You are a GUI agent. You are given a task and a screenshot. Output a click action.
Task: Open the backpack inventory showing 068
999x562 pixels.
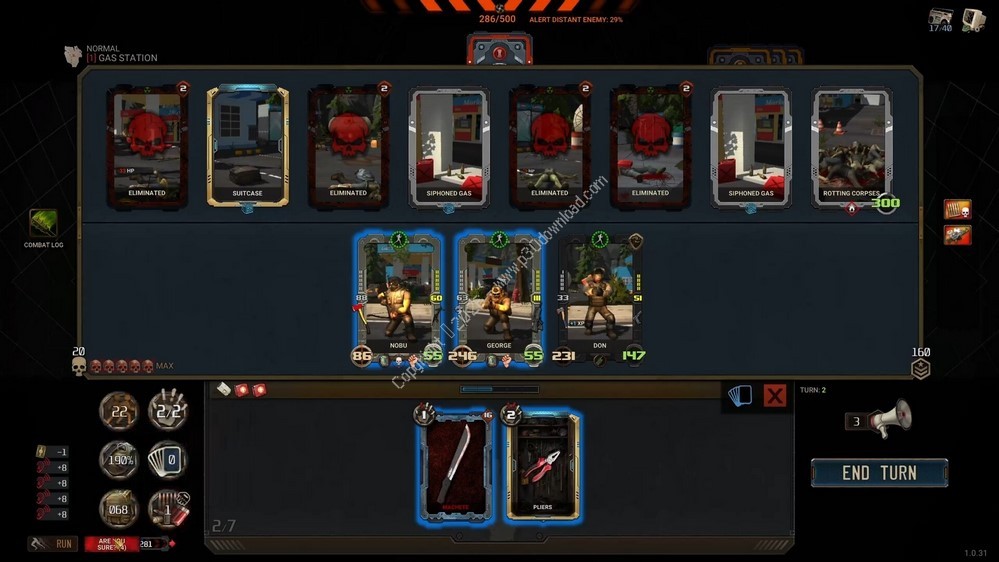[x=119, y=508]
